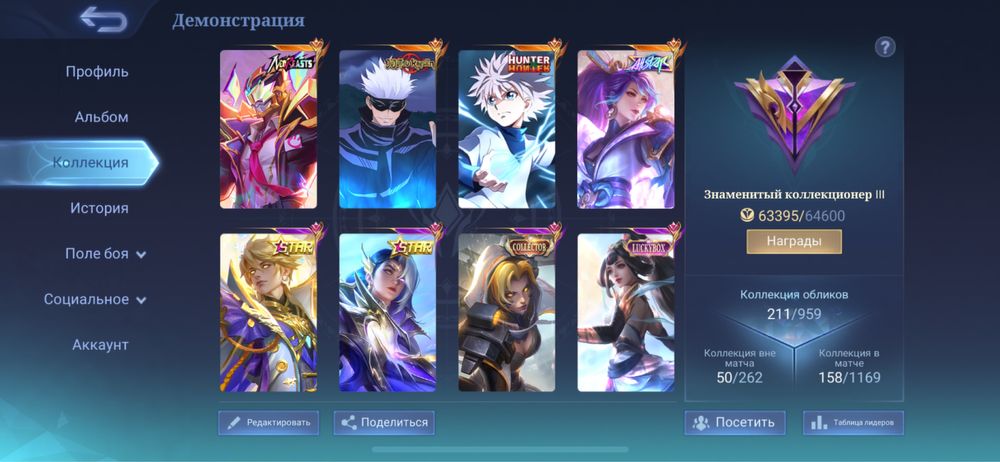The height and width of the screenshot is (462, 1000).
Task: Open the Профиль tab
Action: point(97,72)
